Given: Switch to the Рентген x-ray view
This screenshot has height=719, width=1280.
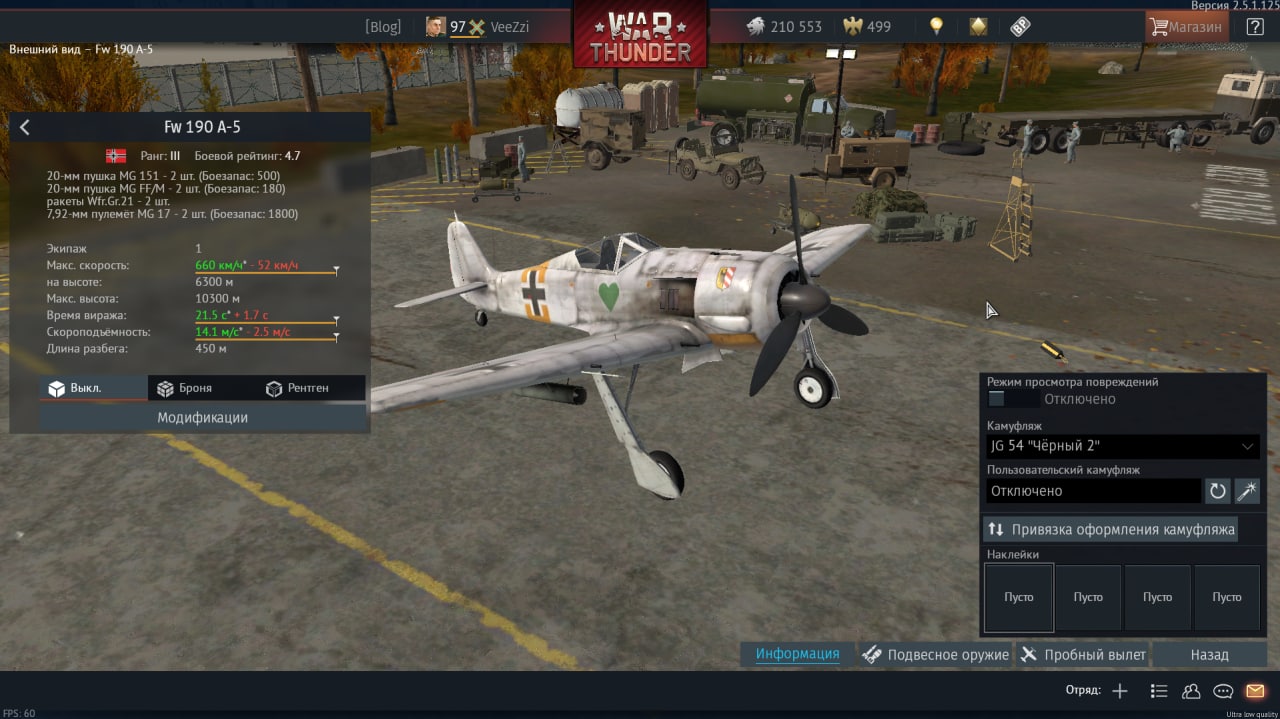Looking at the screenshot, I should click(x=297, y=388).
